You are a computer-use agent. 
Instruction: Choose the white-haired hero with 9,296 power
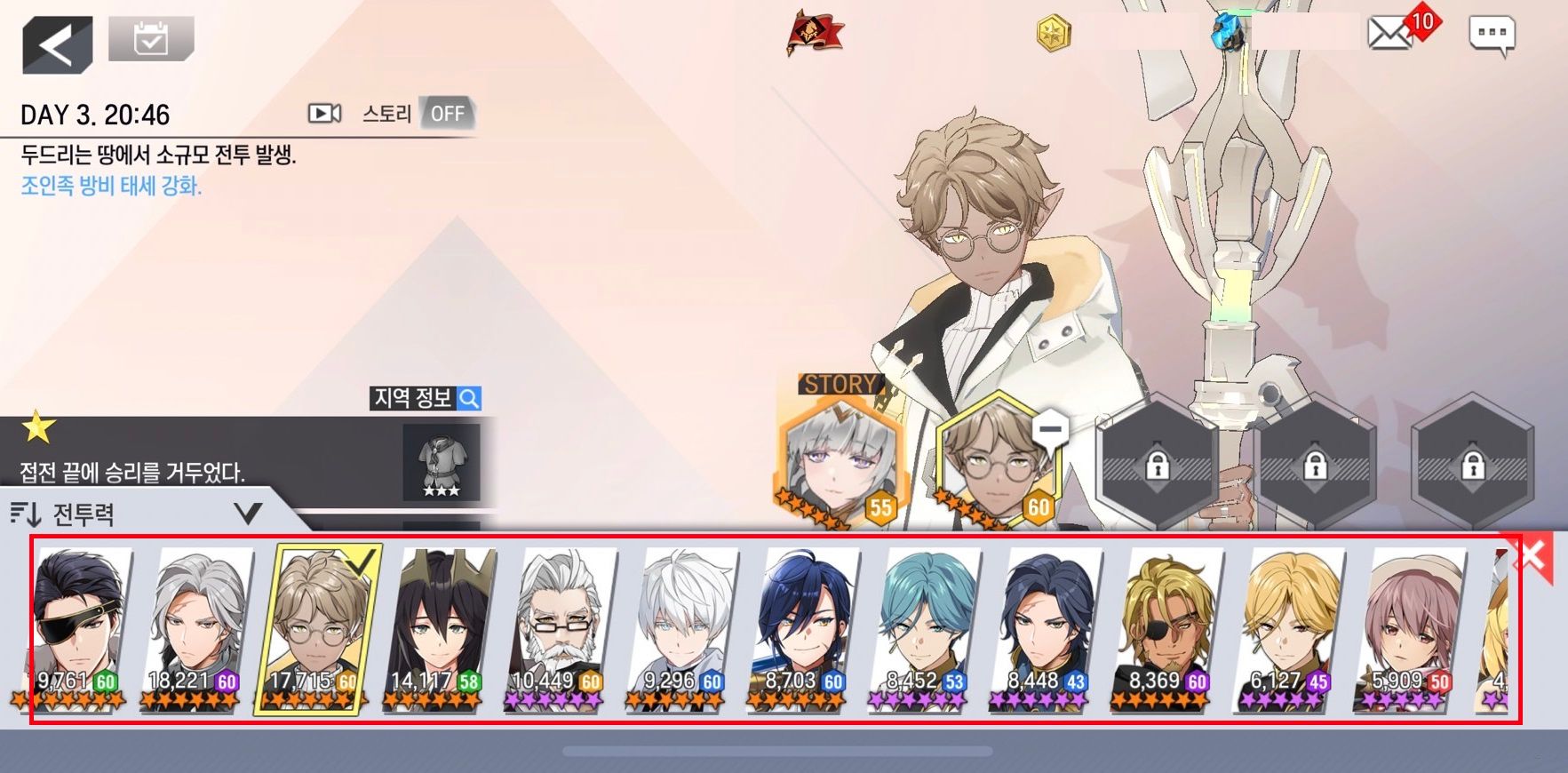point(683,627)
